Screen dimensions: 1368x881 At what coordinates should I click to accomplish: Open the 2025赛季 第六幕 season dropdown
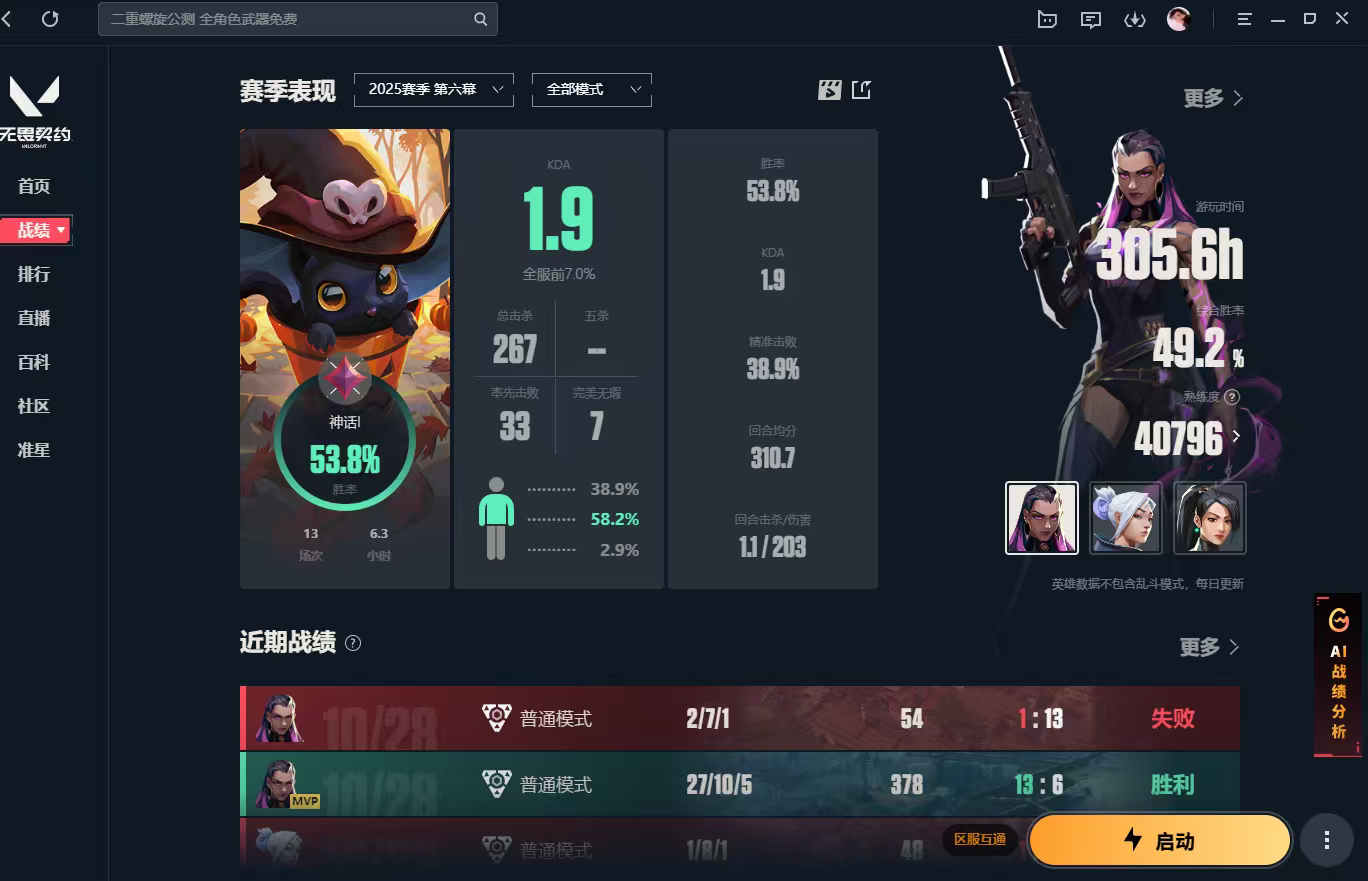434,89
